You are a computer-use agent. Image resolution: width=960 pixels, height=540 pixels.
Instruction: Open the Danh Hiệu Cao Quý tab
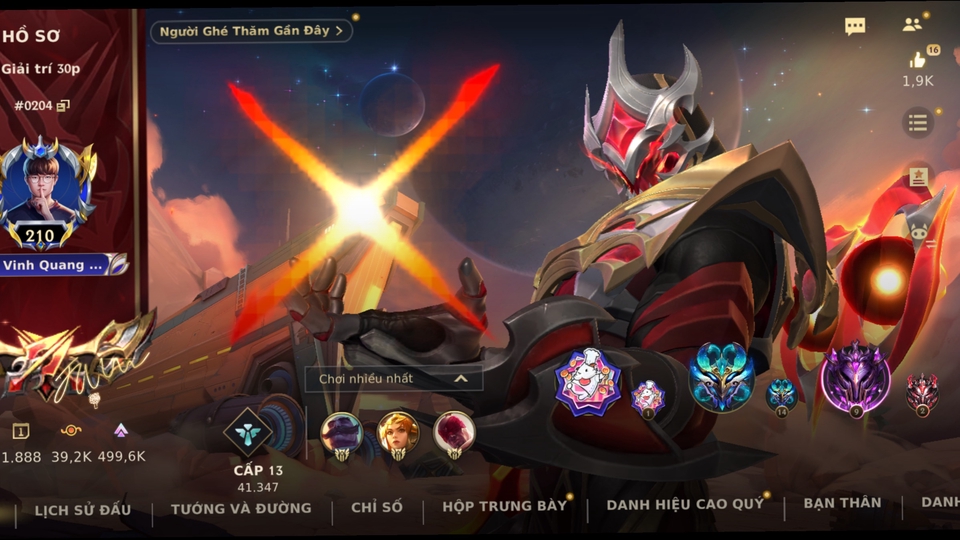[x=685, y=505]
